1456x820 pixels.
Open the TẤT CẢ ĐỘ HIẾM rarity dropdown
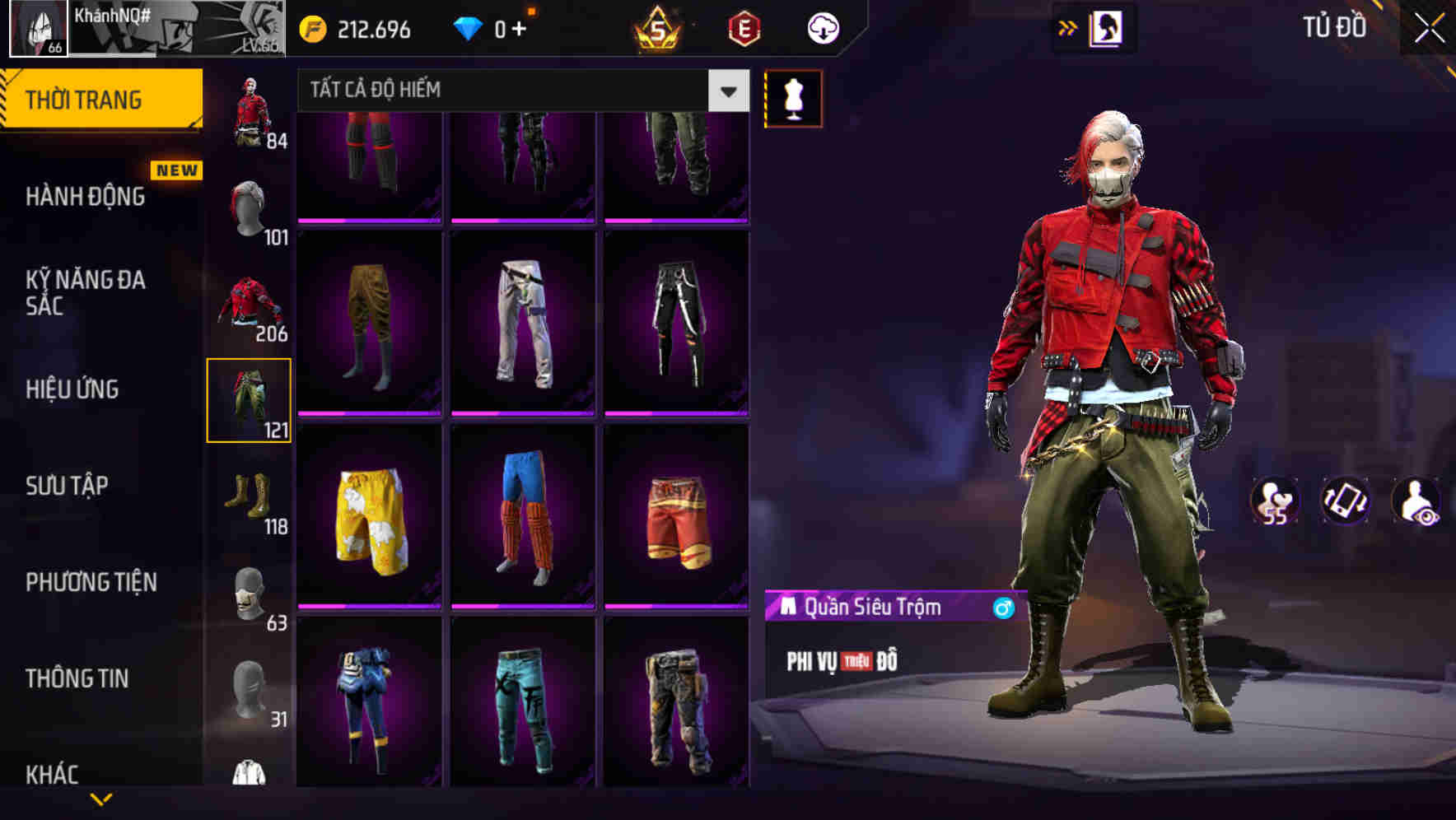coord(519,91)
